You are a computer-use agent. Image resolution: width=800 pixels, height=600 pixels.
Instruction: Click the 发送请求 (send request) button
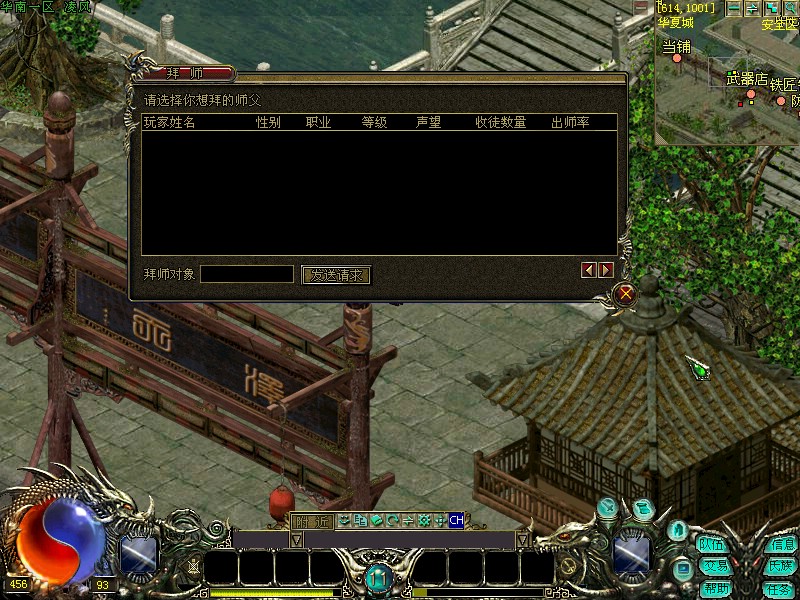[x=336, y=275]
